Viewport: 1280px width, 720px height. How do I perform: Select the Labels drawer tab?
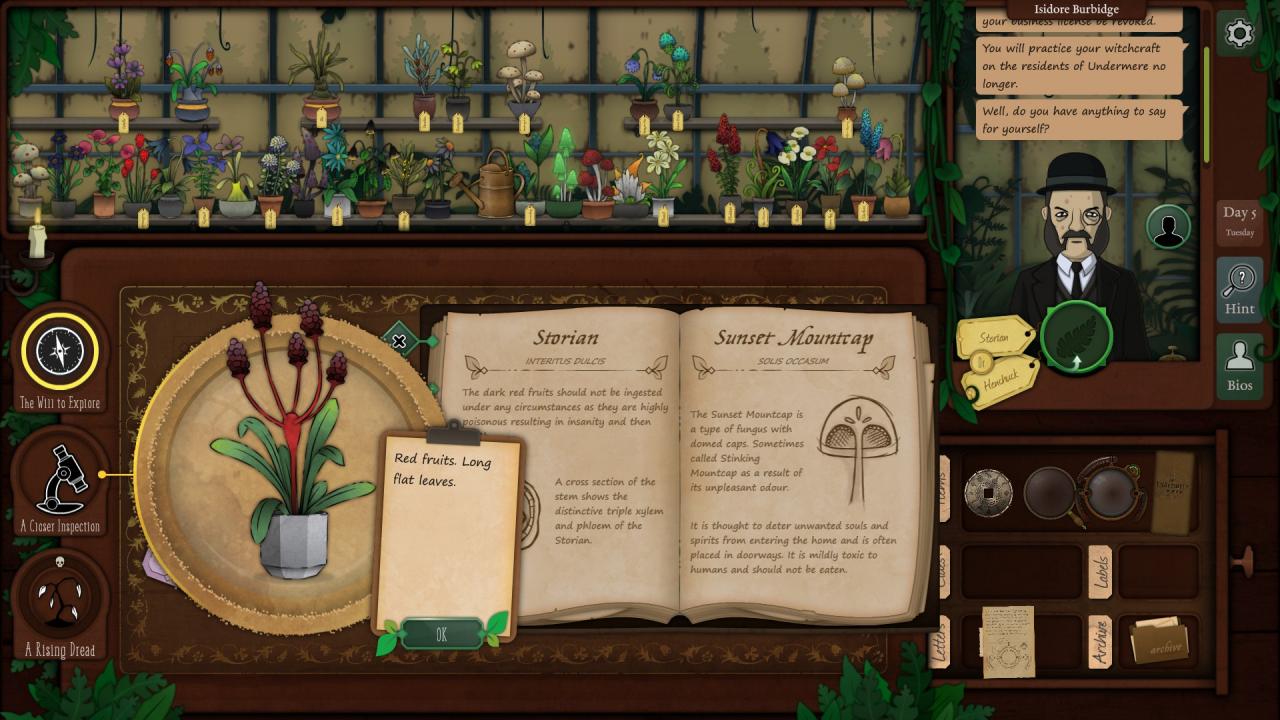click(1100, 571)
